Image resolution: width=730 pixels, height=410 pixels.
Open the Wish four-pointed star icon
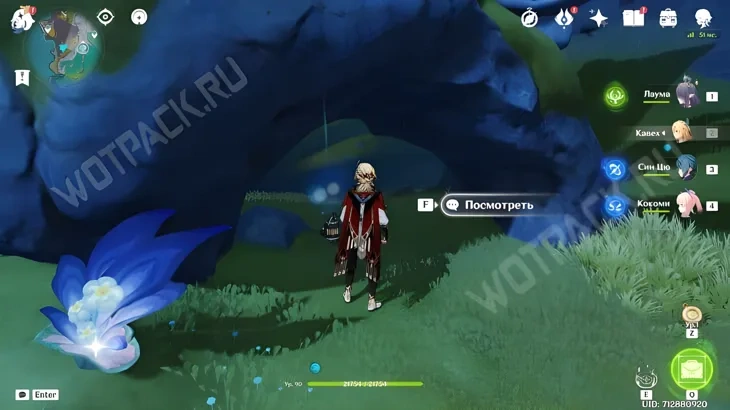[599, 18]
